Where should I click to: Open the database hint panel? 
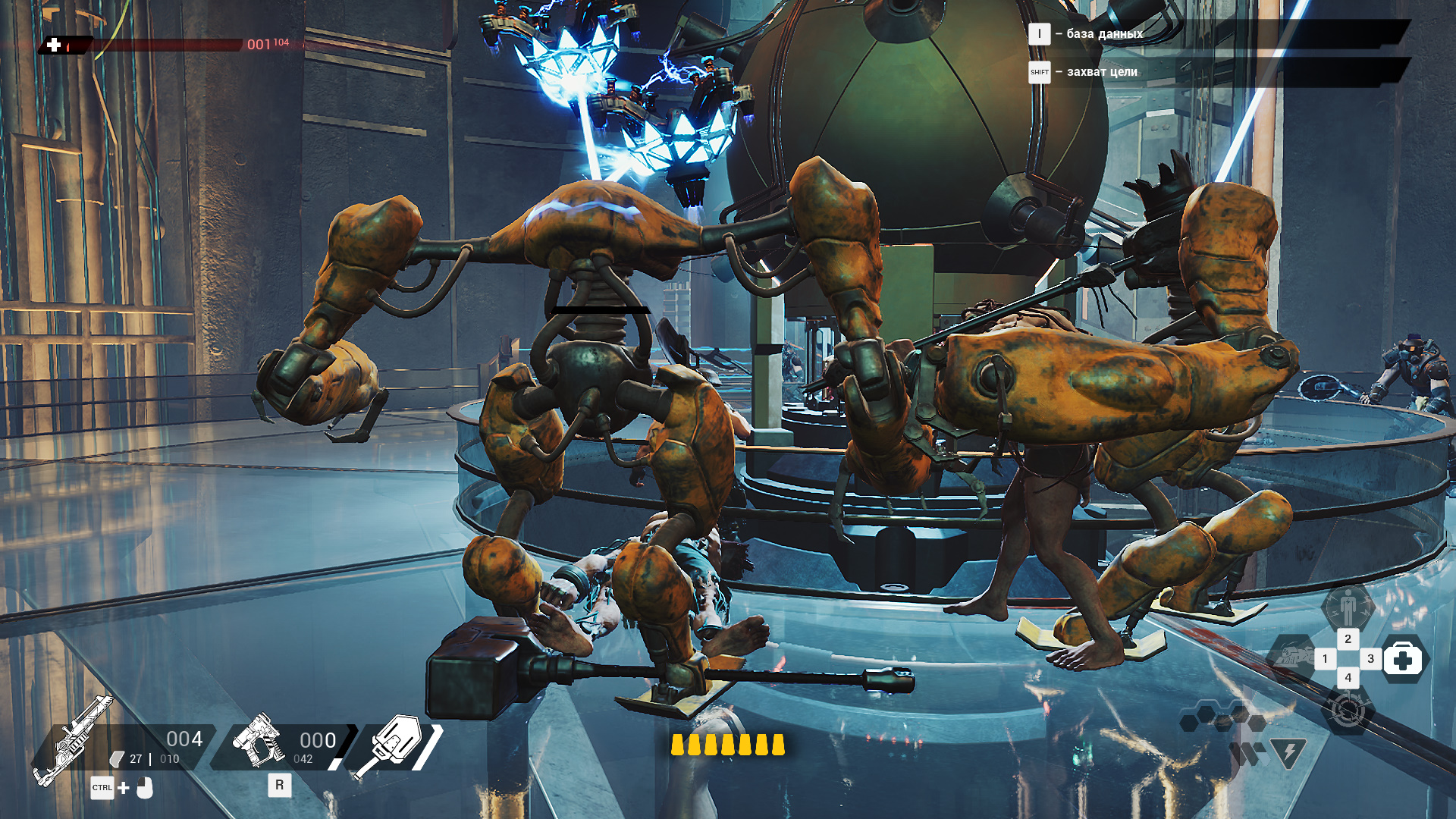point(1213,34)
